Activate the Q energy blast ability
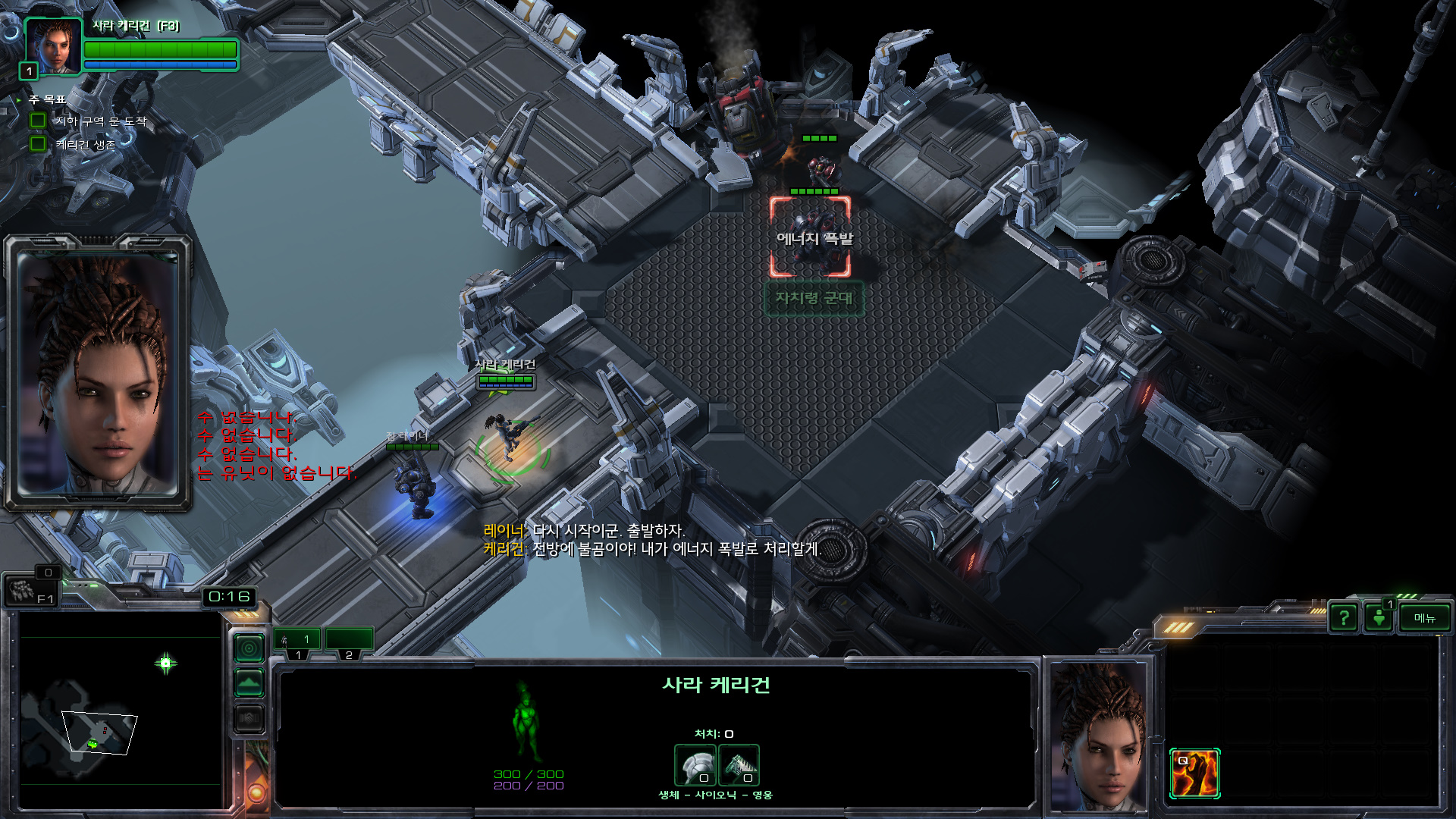The height and width of the screenshot is (819, 1456). [1194, 773]
